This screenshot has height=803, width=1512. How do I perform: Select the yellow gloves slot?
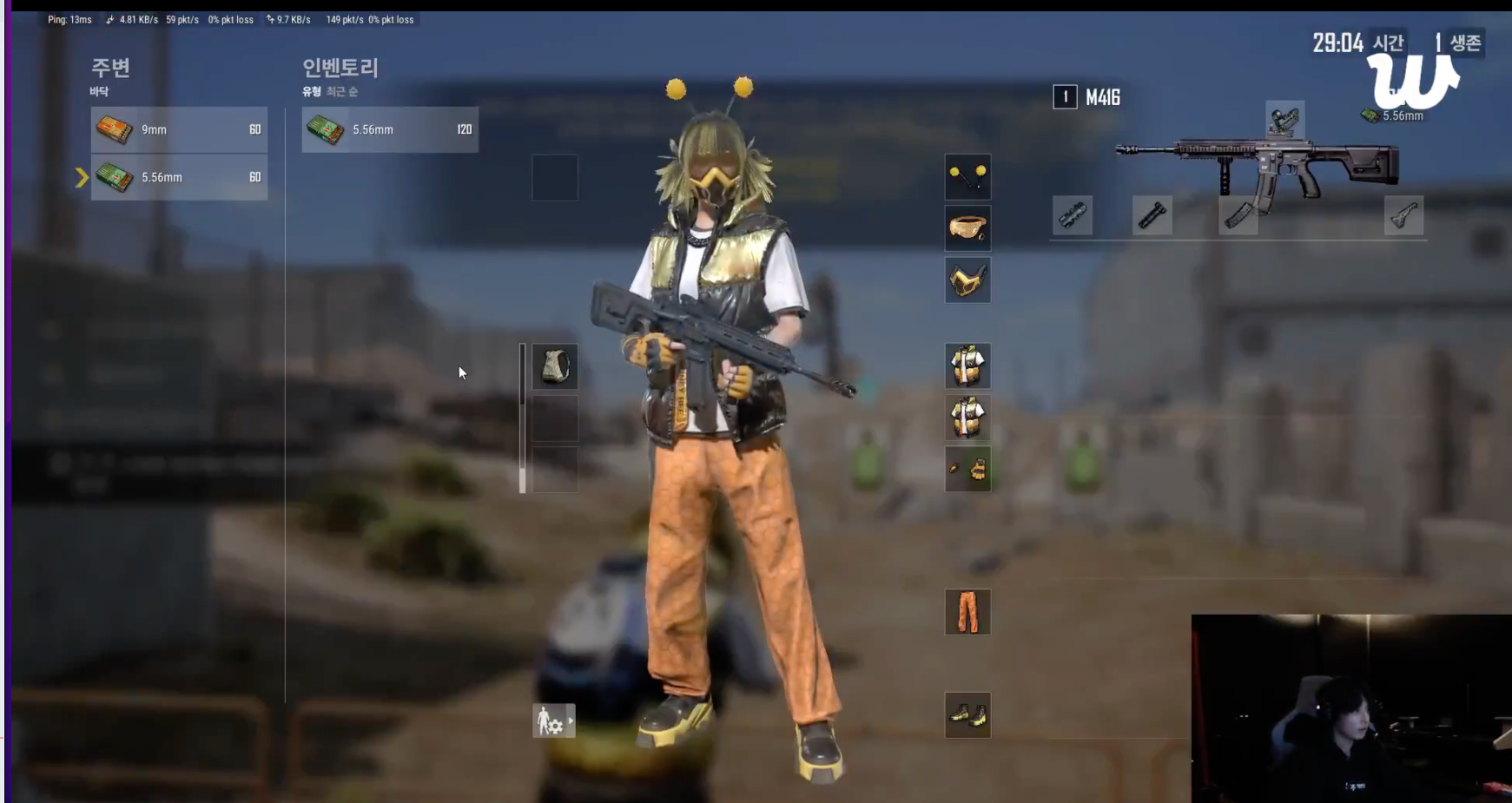click(x=967, y=470)
